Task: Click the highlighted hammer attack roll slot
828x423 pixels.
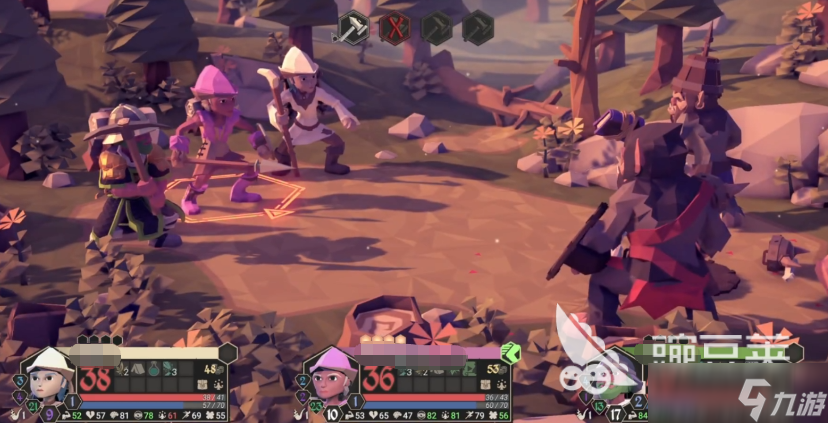Action: point(353,27)
